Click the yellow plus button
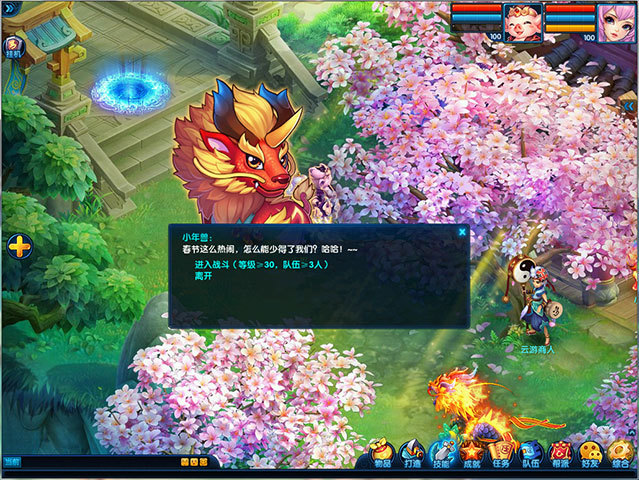The height and width of the screenshot is (480, 639). tap(19, 245)
